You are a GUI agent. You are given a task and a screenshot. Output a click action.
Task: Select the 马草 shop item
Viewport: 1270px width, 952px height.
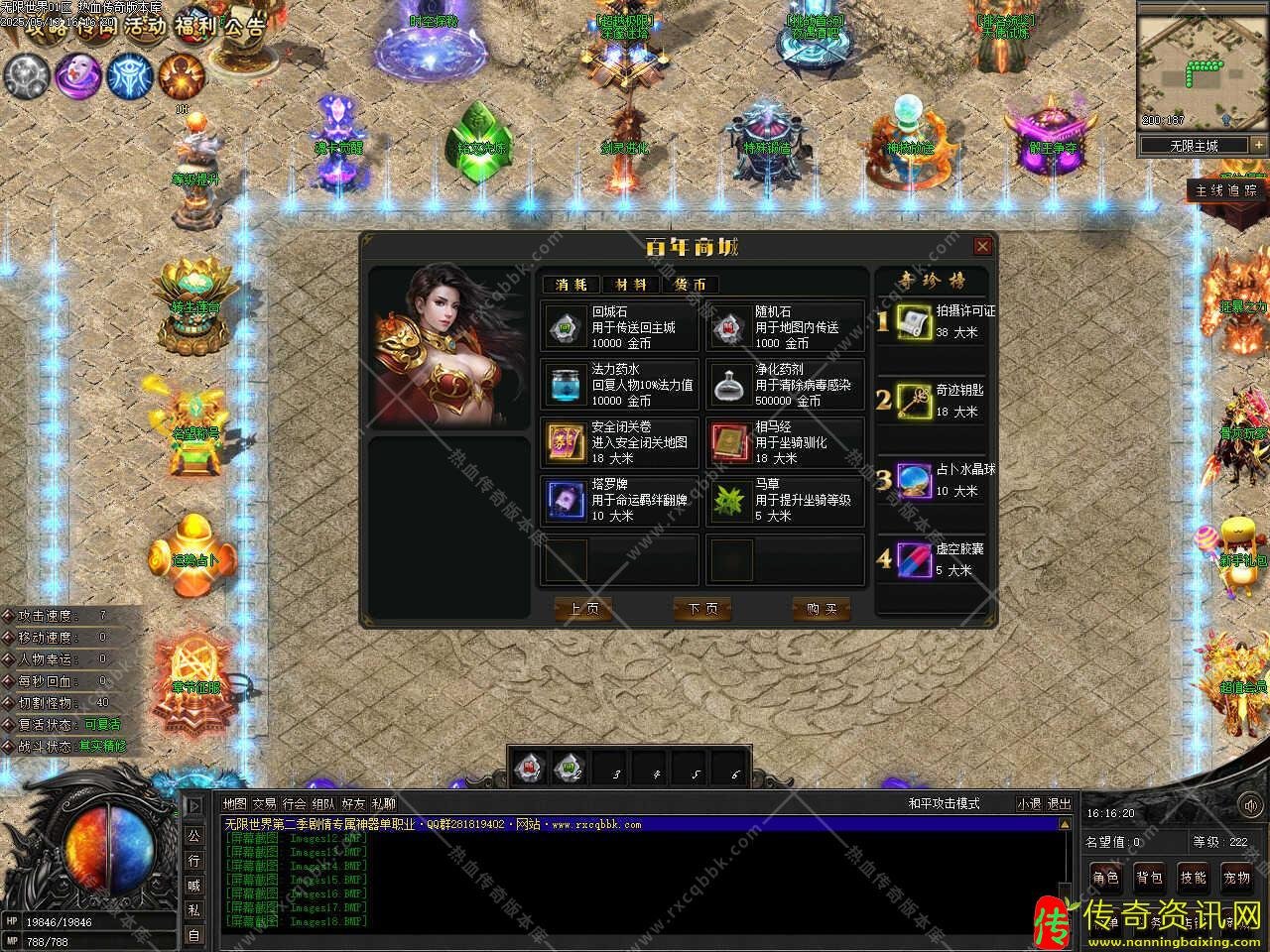click(x=785, y=500)
